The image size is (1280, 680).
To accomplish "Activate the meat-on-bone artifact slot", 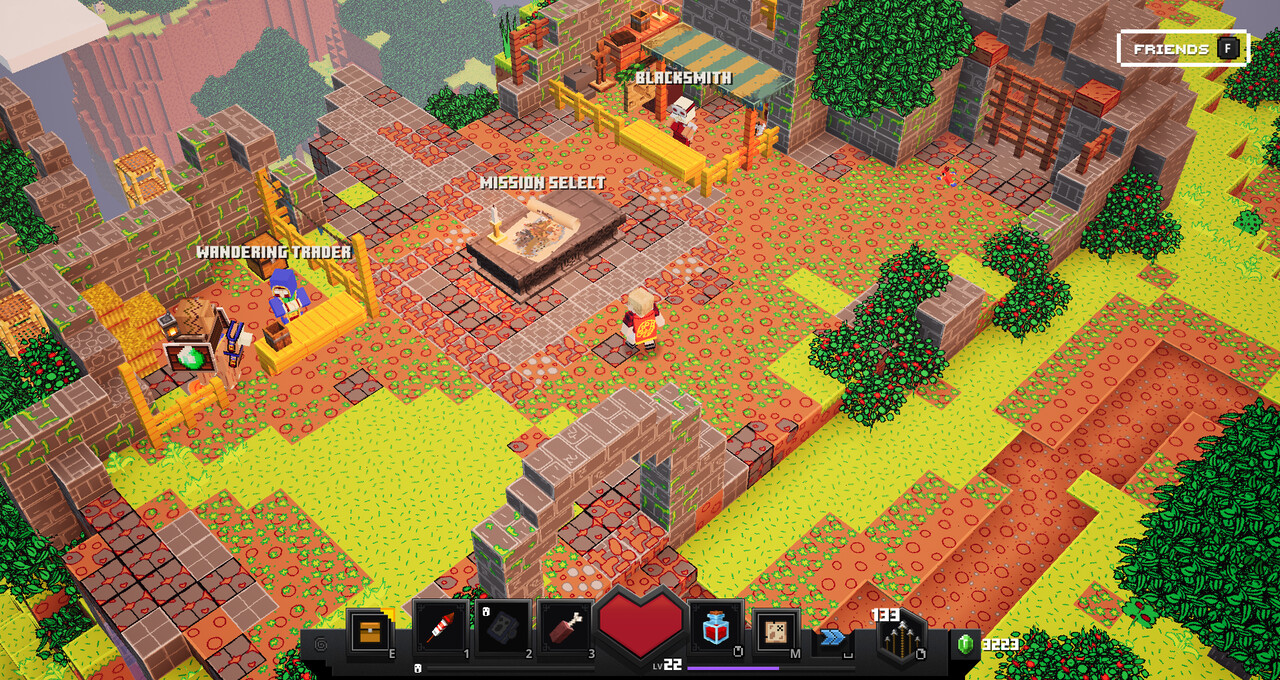I will point(565,628).
